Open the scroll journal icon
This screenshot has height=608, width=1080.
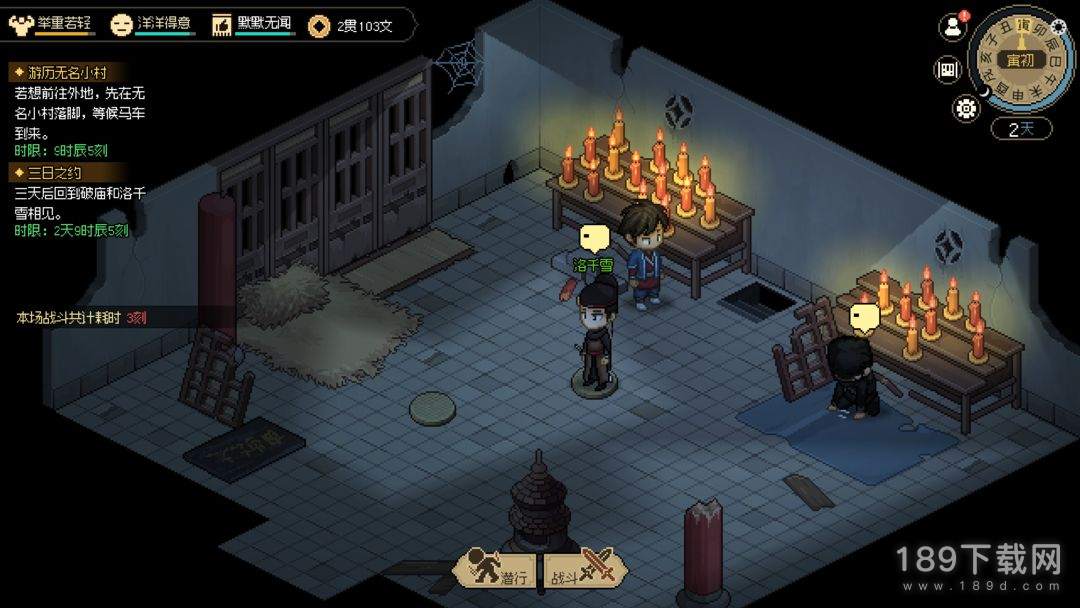pyautogui.click(x=947, y=69)
